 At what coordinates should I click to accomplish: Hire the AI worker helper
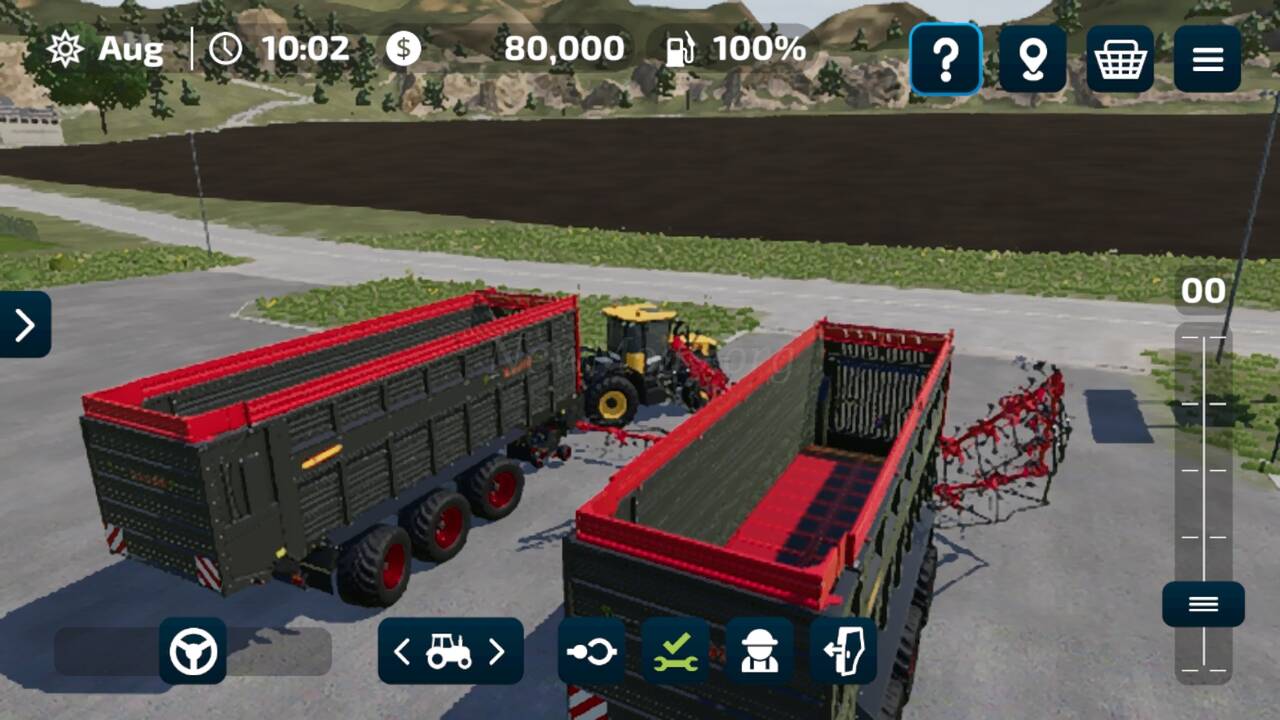[759, 652]
